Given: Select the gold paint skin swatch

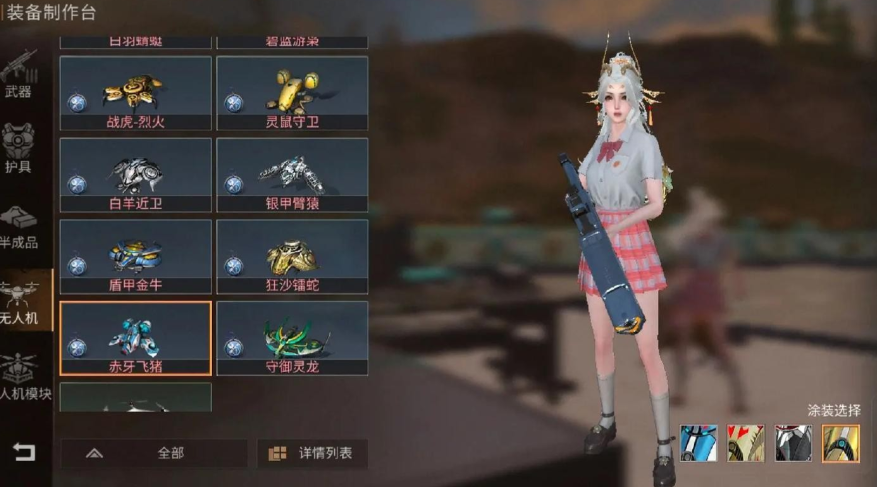Looking at the screenshot, I should click(x=840, y=443).
